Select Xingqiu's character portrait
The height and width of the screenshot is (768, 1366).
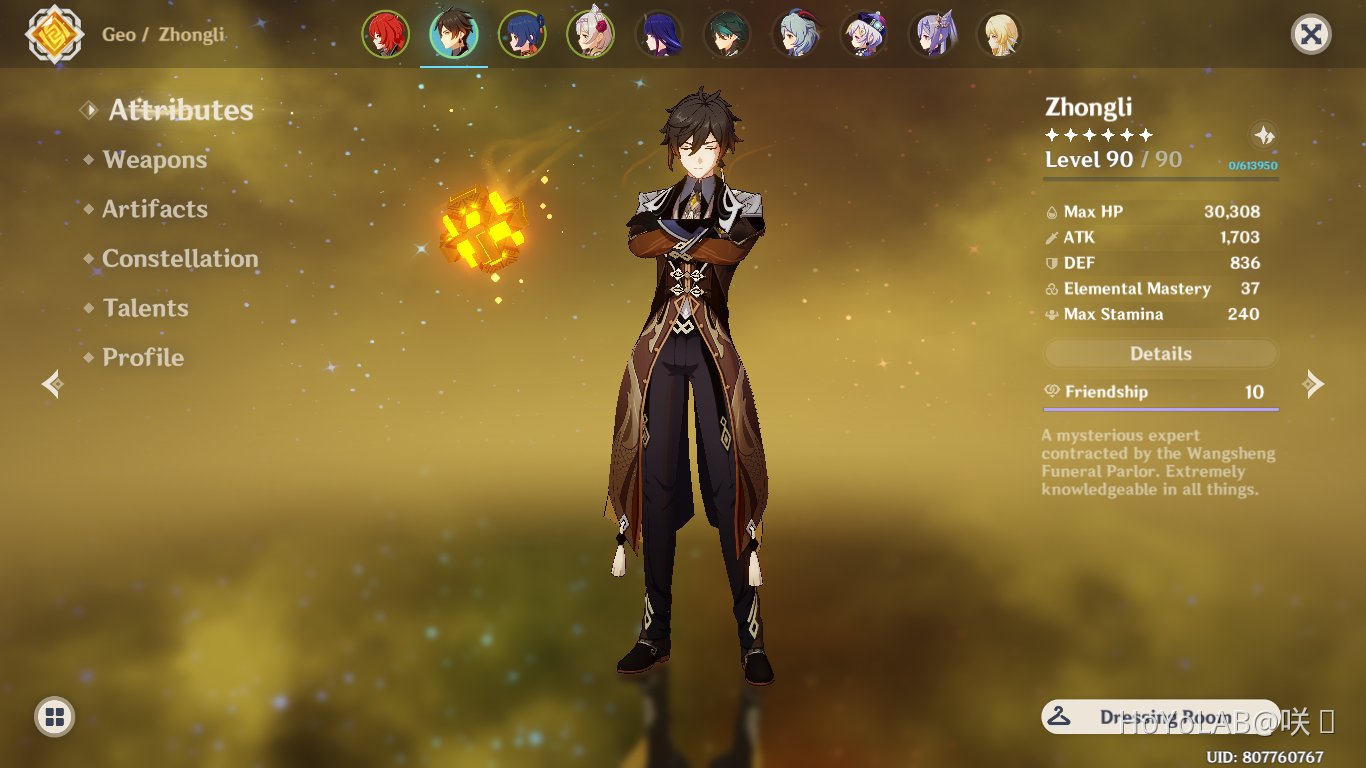[523, 32]
